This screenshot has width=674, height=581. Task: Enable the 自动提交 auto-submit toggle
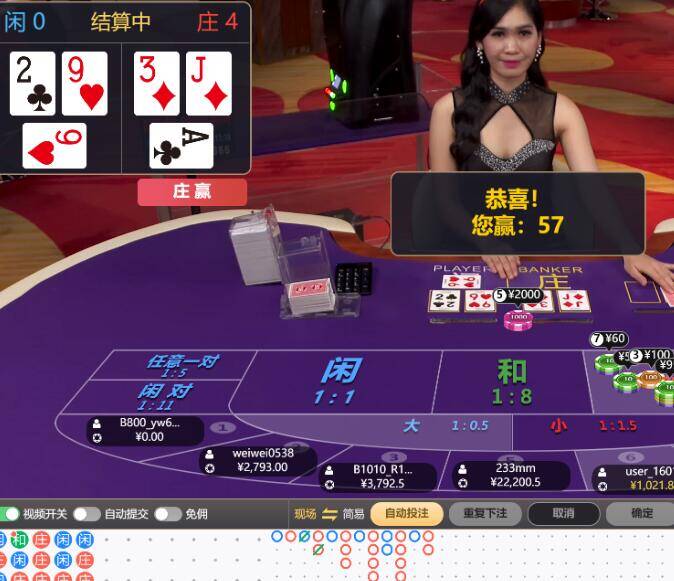86,514
